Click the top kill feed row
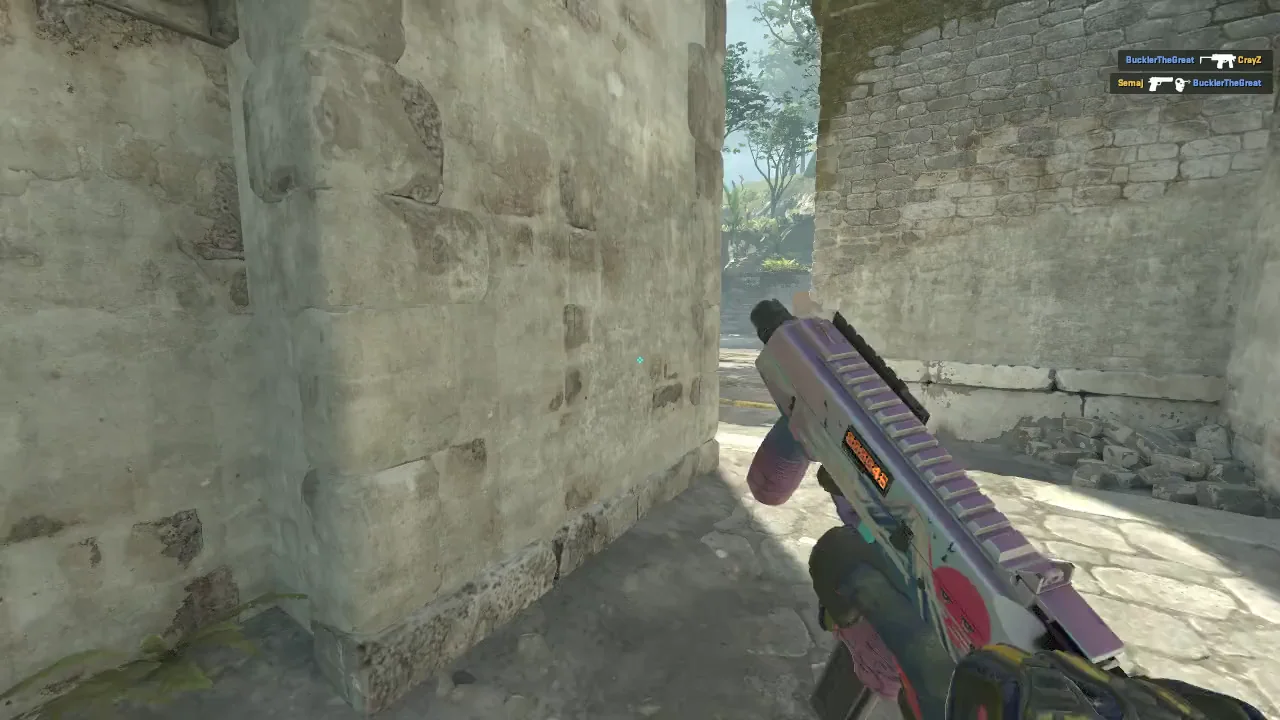Viewport: 1280px width, 720px height. tap(1195, 59)
